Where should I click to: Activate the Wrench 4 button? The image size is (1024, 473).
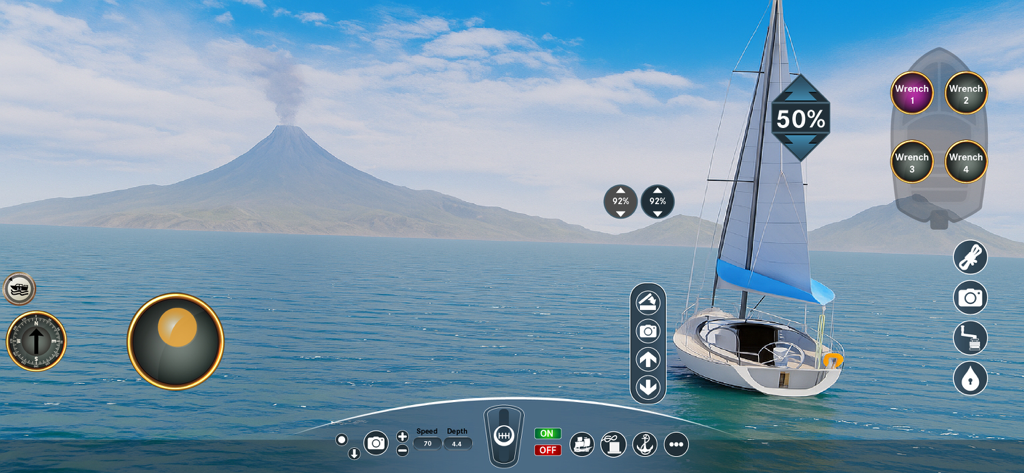(966, 162)
